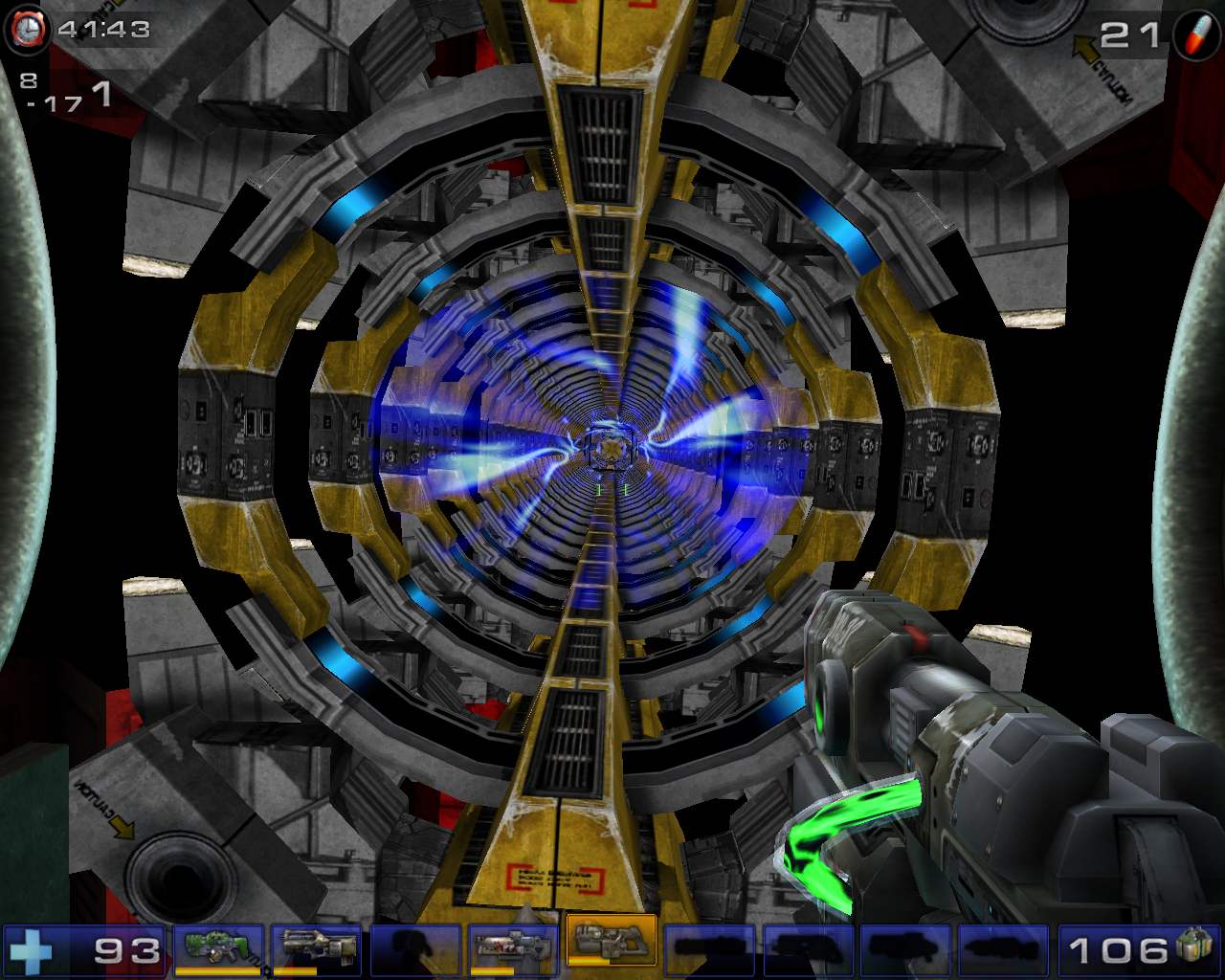This screenshot has height=980, width=1225.
Task: Click the Bio Rifle ammo bar
Action: coord(216,969)
